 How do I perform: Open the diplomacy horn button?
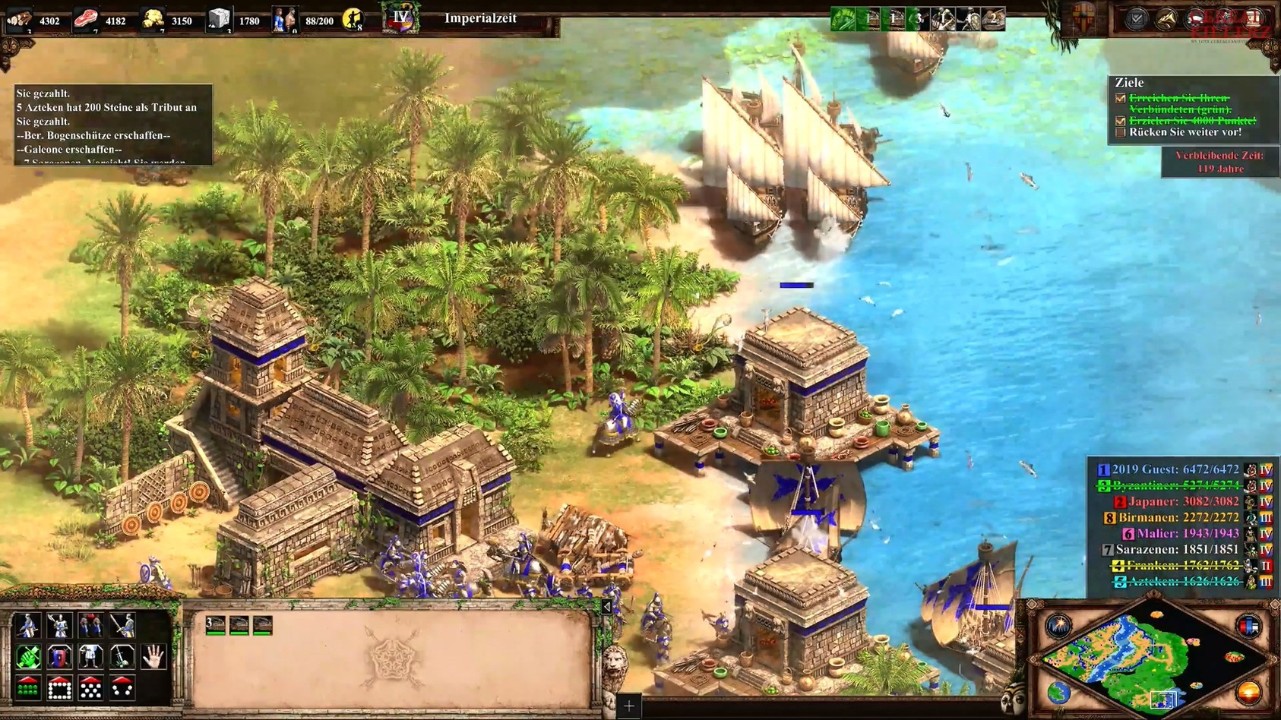pyautogui.click(x=1166, y=18)
